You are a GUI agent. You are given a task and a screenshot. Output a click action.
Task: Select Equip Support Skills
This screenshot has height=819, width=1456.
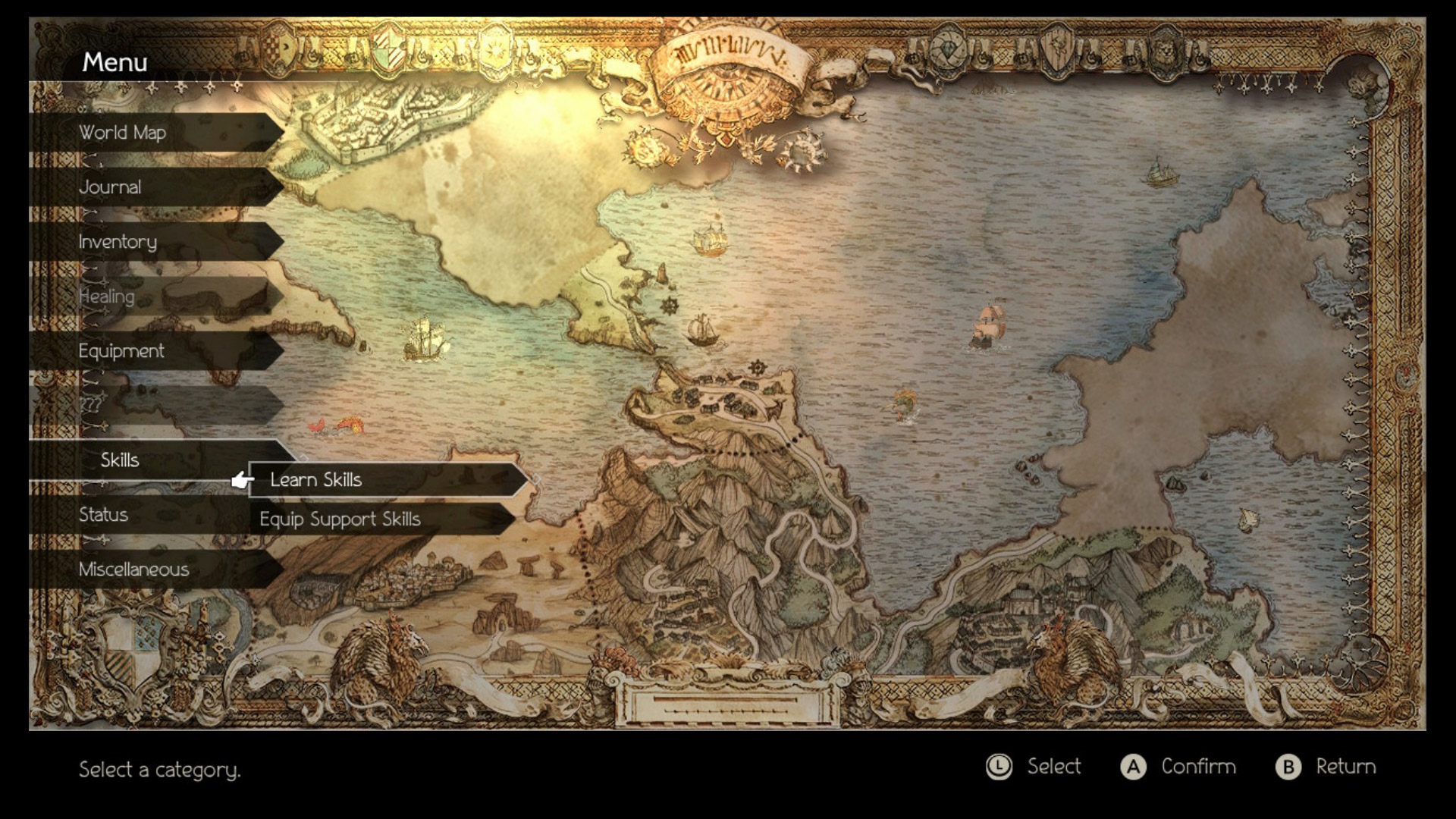tap(341, 520)
